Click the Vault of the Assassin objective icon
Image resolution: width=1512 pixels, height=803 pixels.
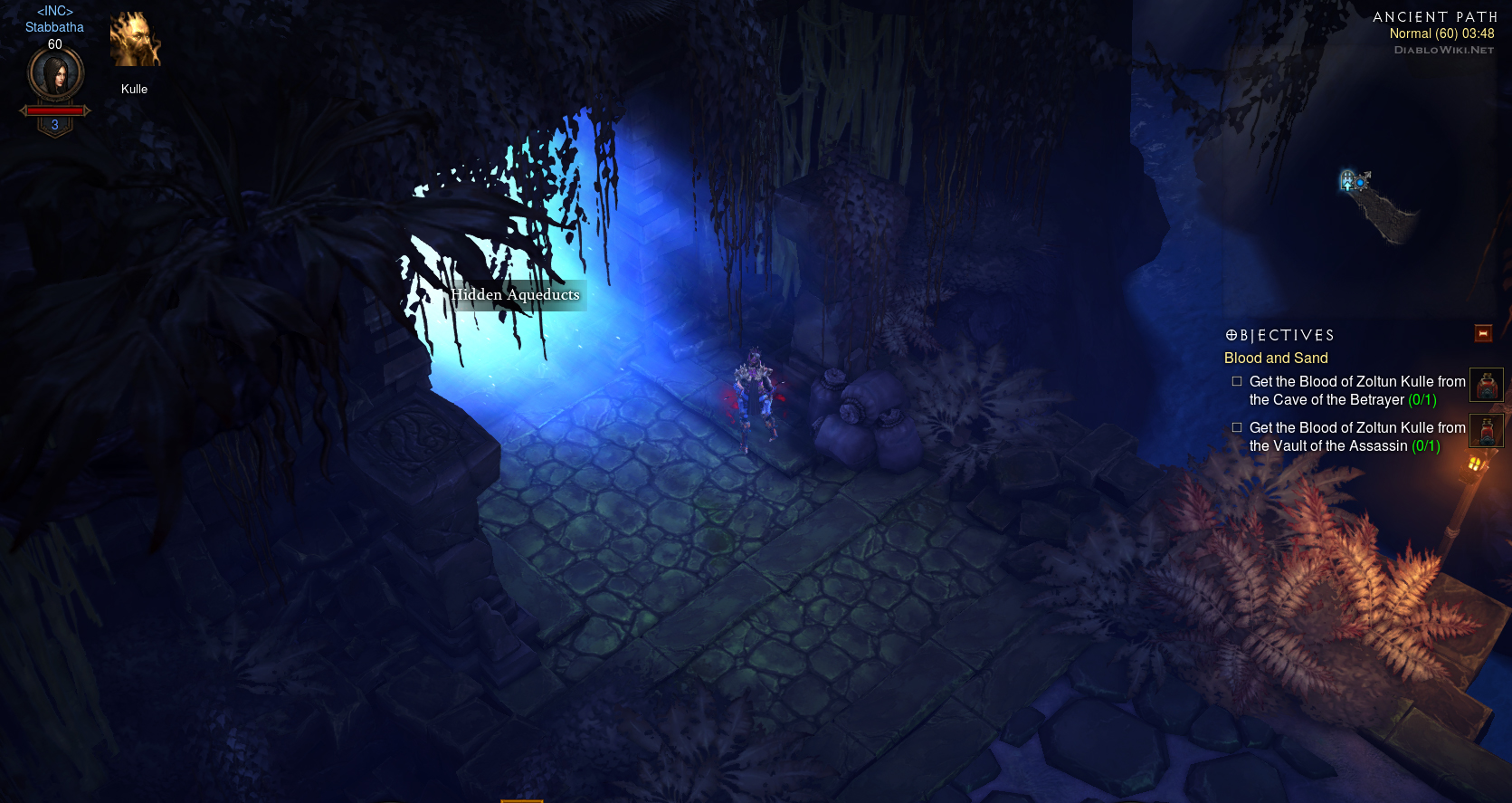tap(1486, 431)
